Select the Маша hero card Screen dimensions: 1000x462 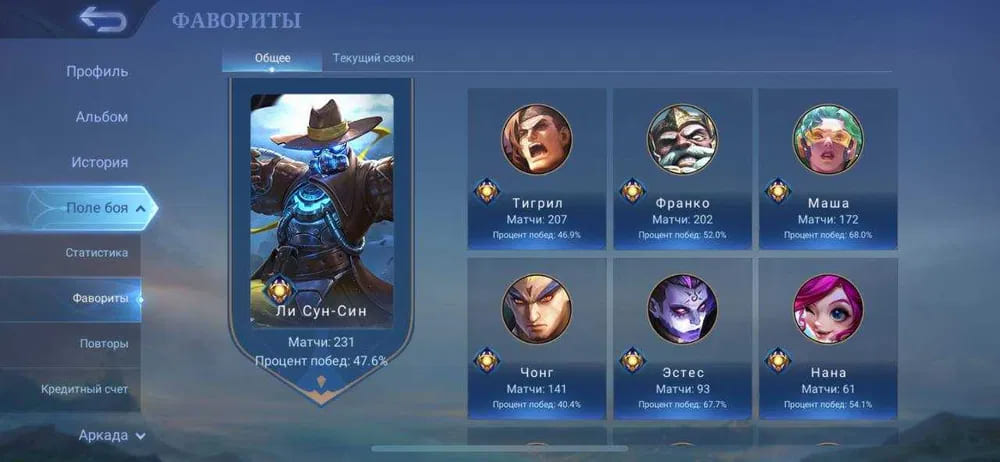(x=828, y=168)
